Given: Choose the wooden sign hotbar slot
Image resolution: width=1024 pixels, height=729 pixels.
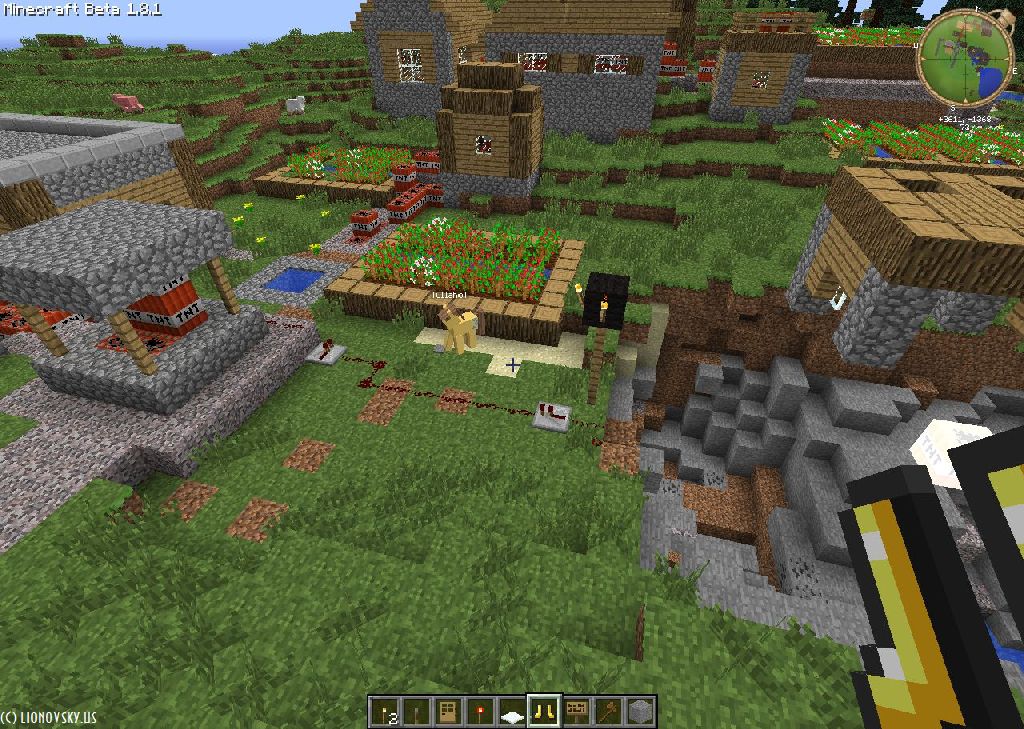Looking at the screenshot, I should (577, 711).
